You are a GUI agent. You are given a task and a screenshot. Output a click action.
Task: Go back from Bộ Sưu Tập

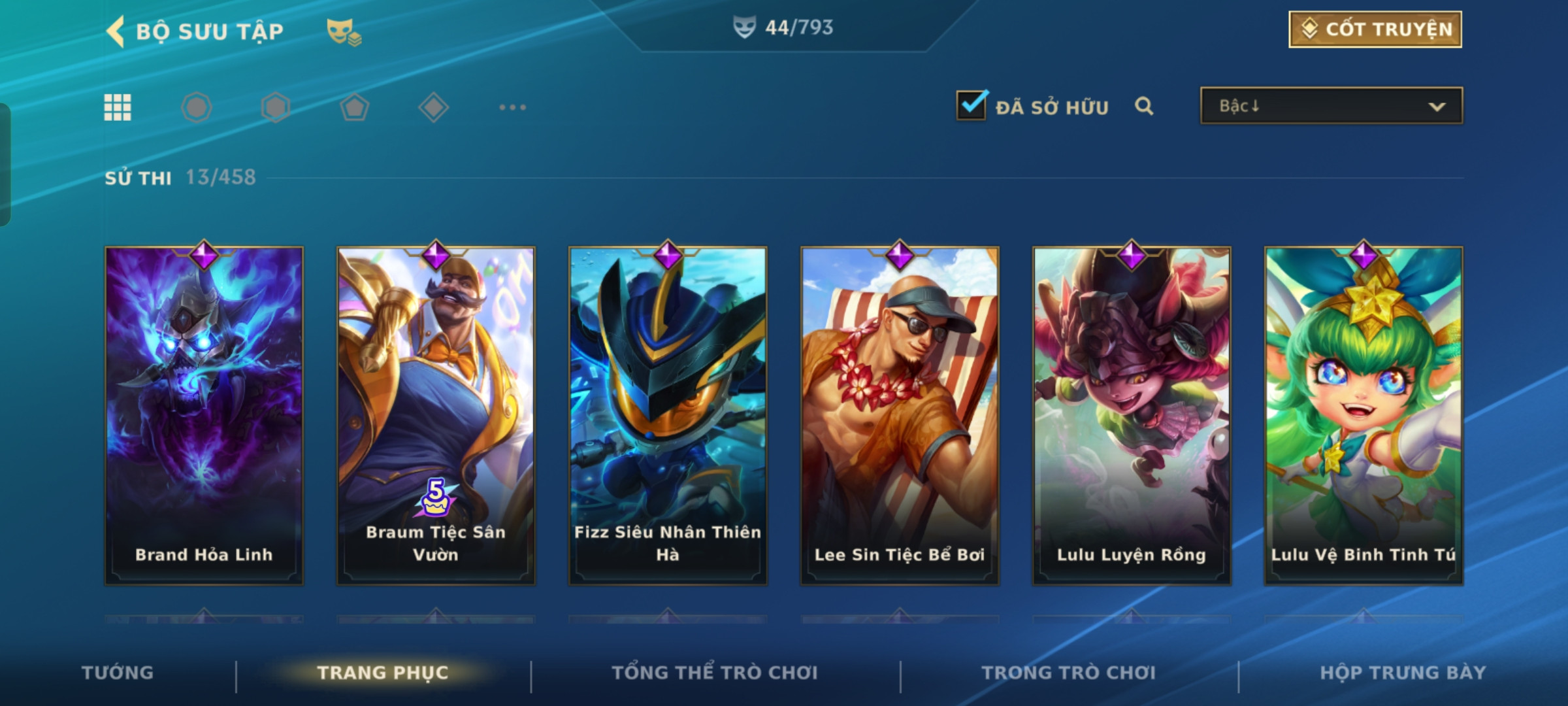click(116, 31)
